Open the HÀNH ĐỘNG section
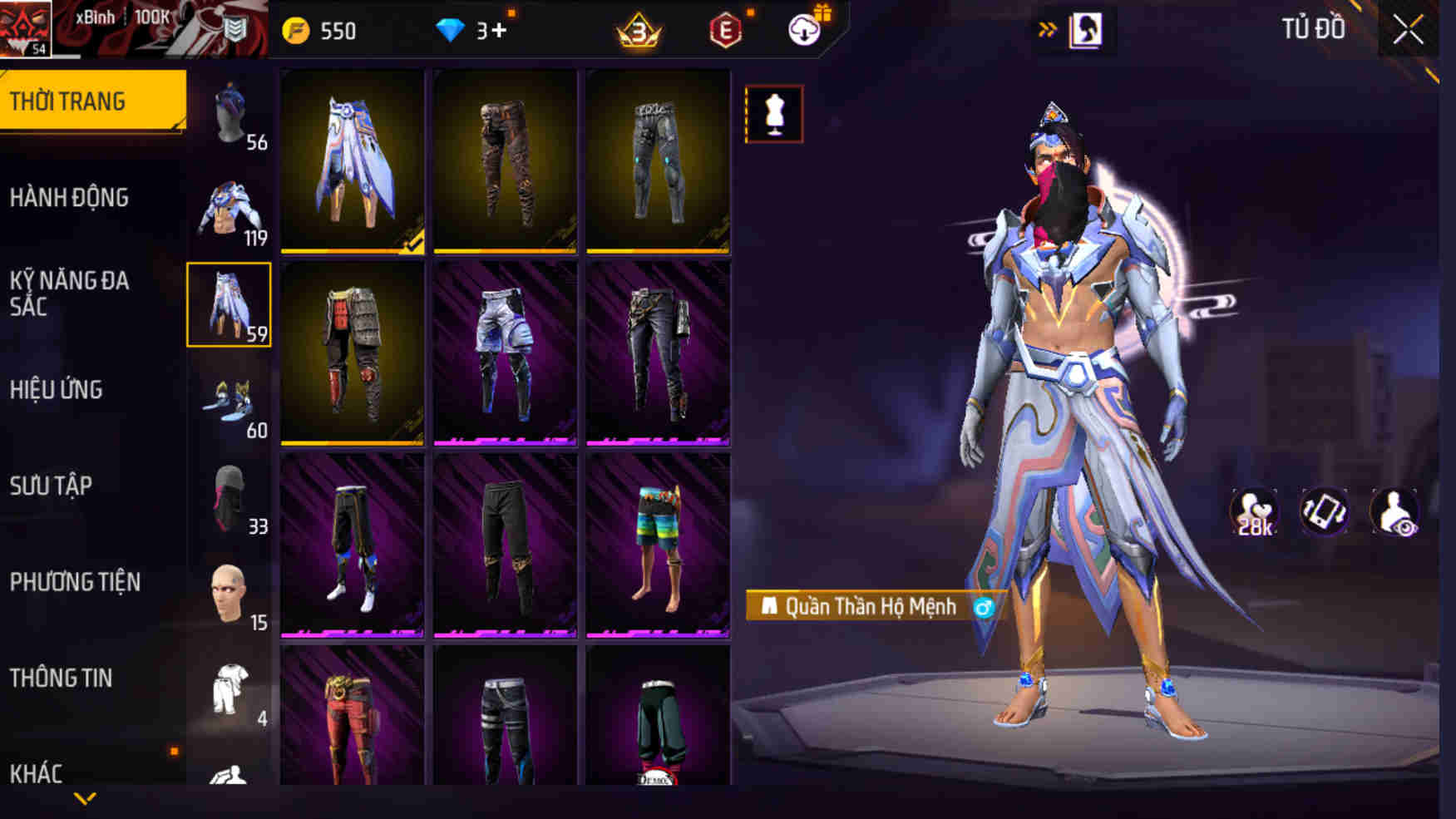The width and height of the screenshot is (1456, 819). pos(69,198)
